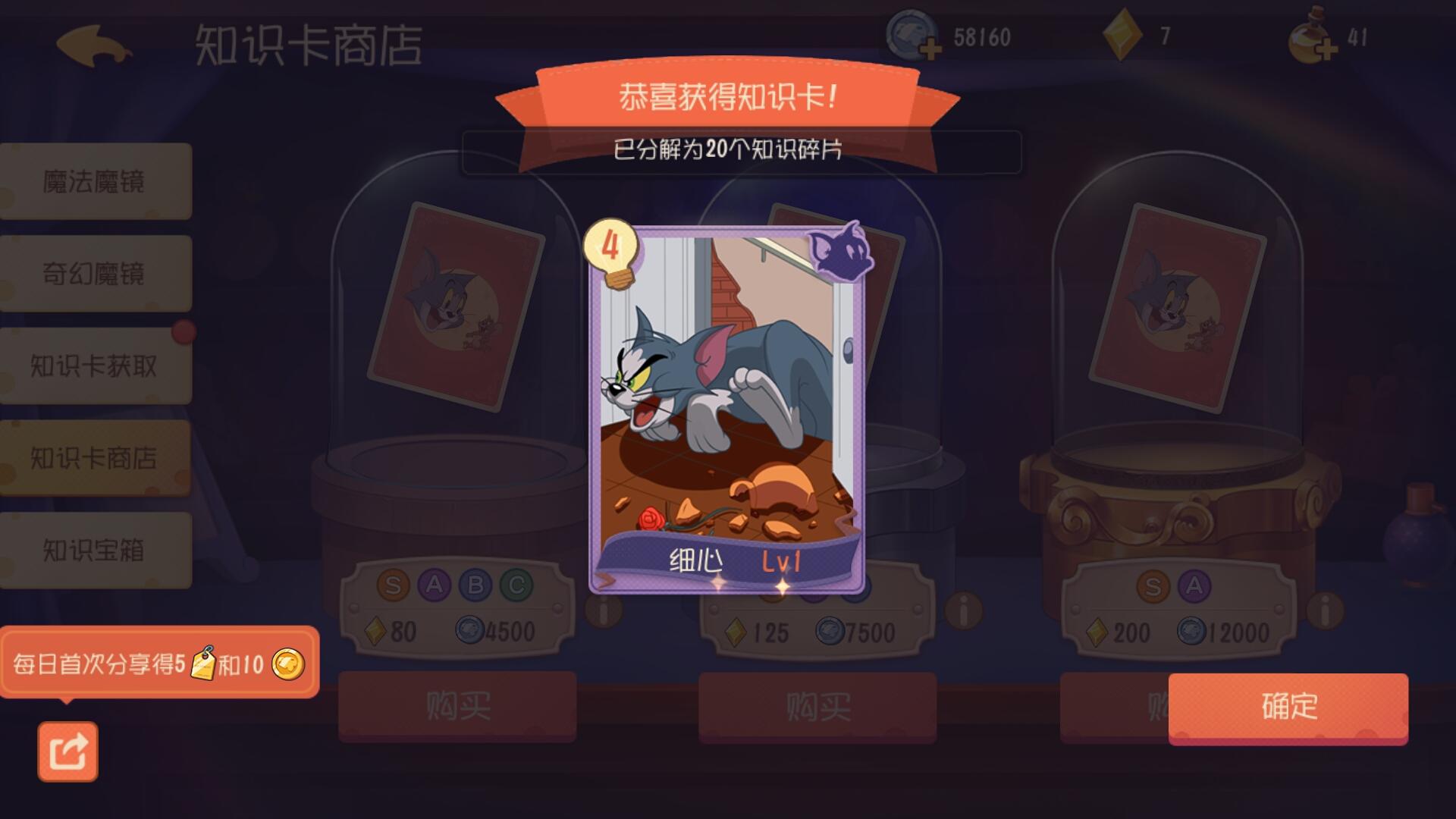Viewport: 1456px width, 819px height.
Task: Switch to the 魔法魔镜 tab
Action: click(96, 180)
